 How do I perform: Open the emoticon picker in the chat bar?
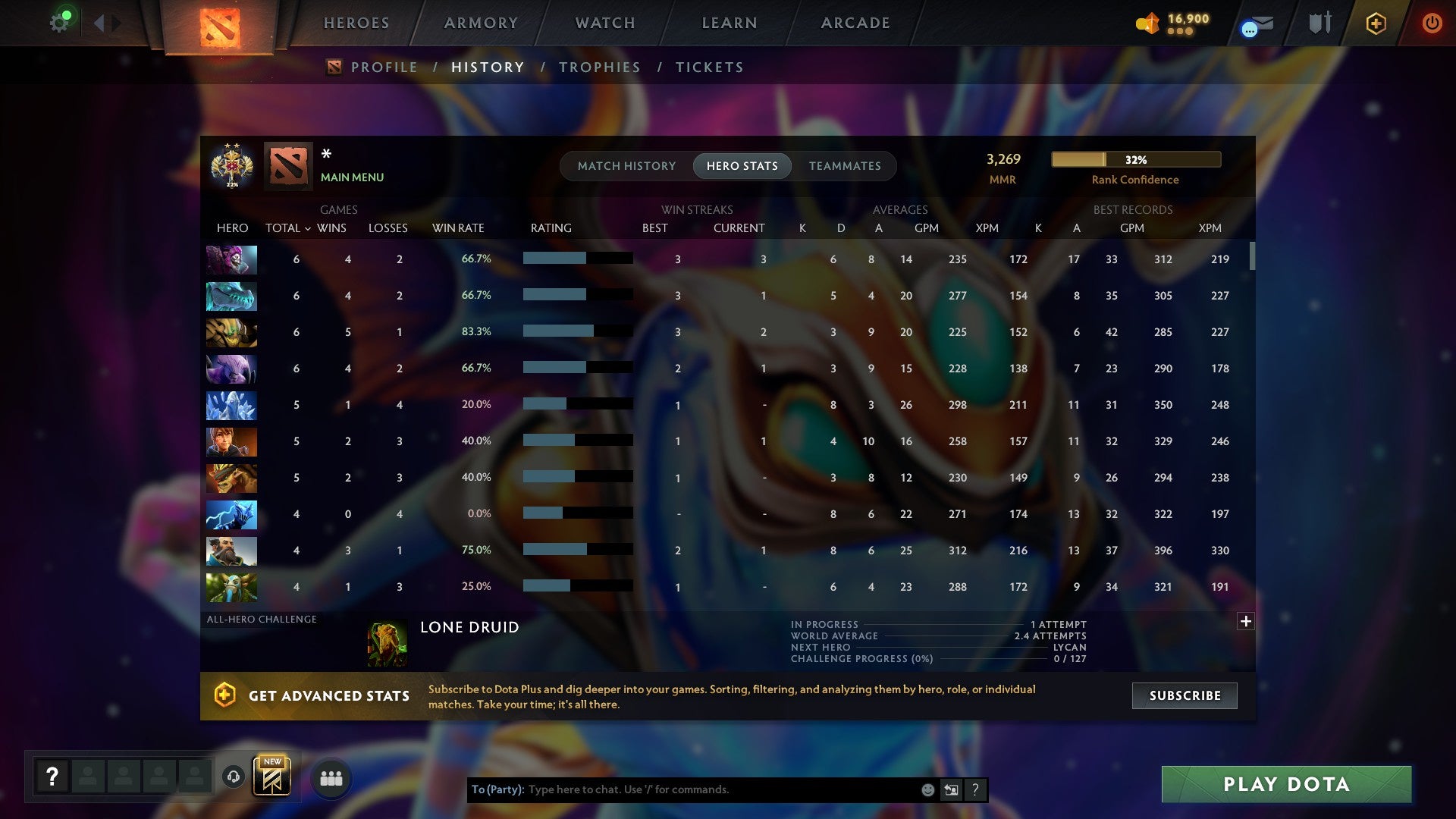tap(927, 789)
